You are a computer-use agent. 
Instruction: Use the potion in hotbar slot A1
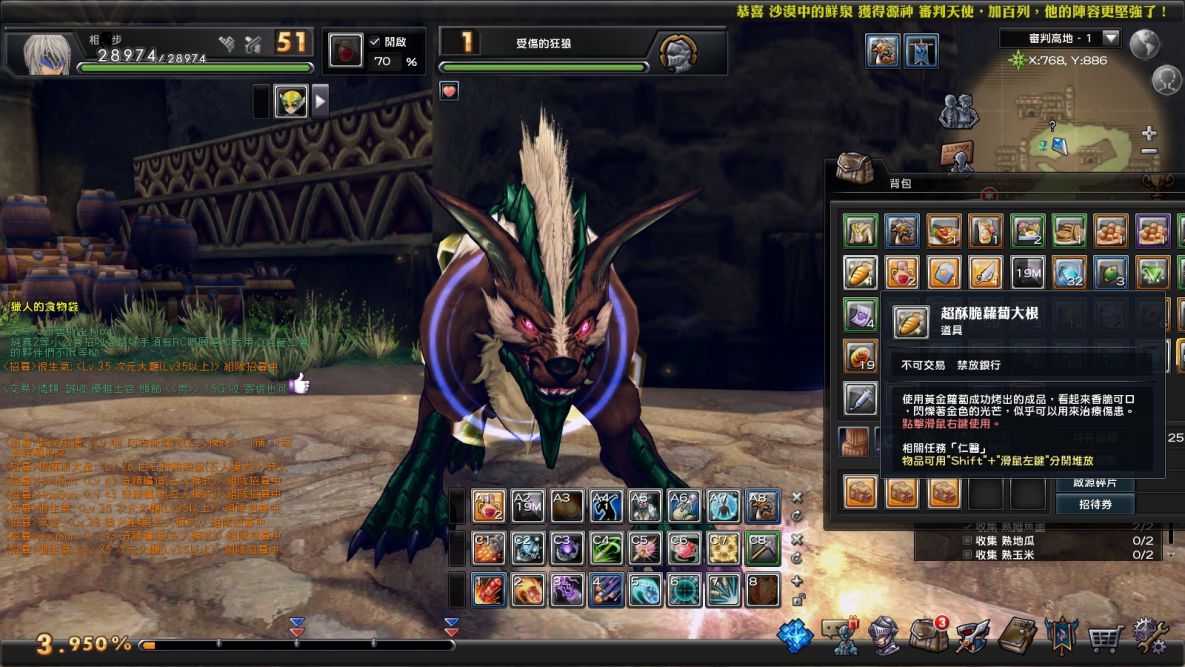click(x=487, y=506)
